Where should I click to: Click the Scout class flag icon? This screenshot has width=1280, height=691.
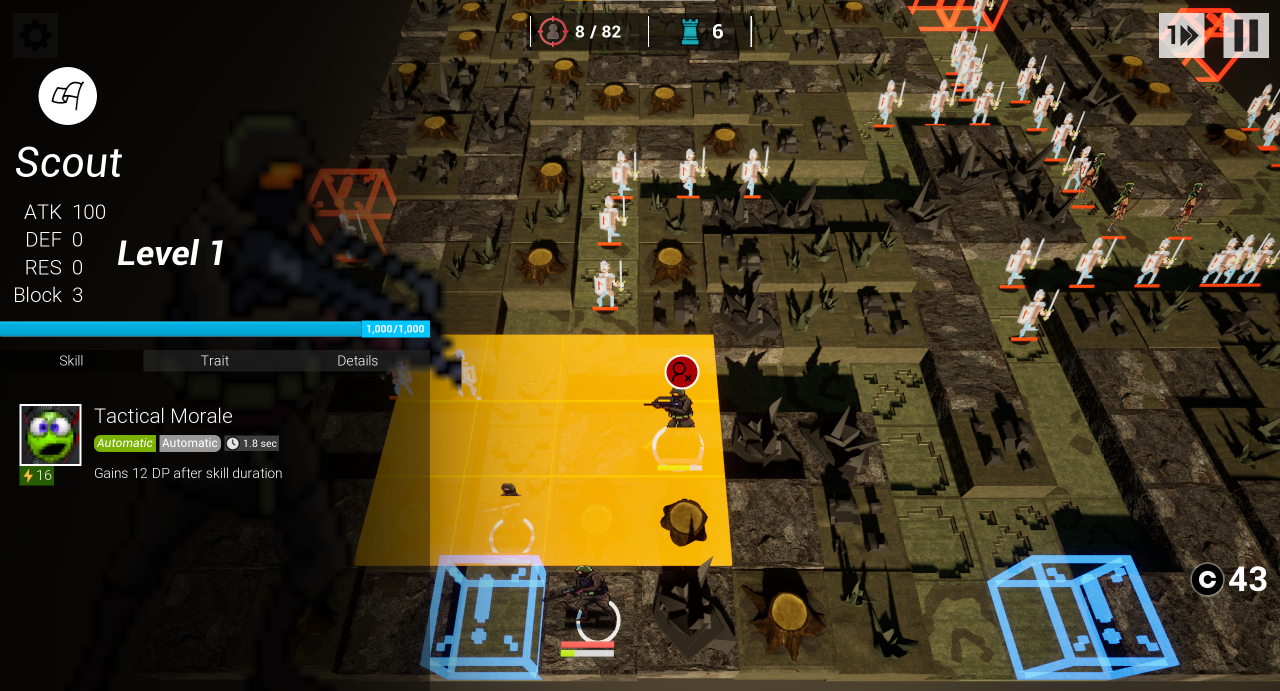pos(68,96)
